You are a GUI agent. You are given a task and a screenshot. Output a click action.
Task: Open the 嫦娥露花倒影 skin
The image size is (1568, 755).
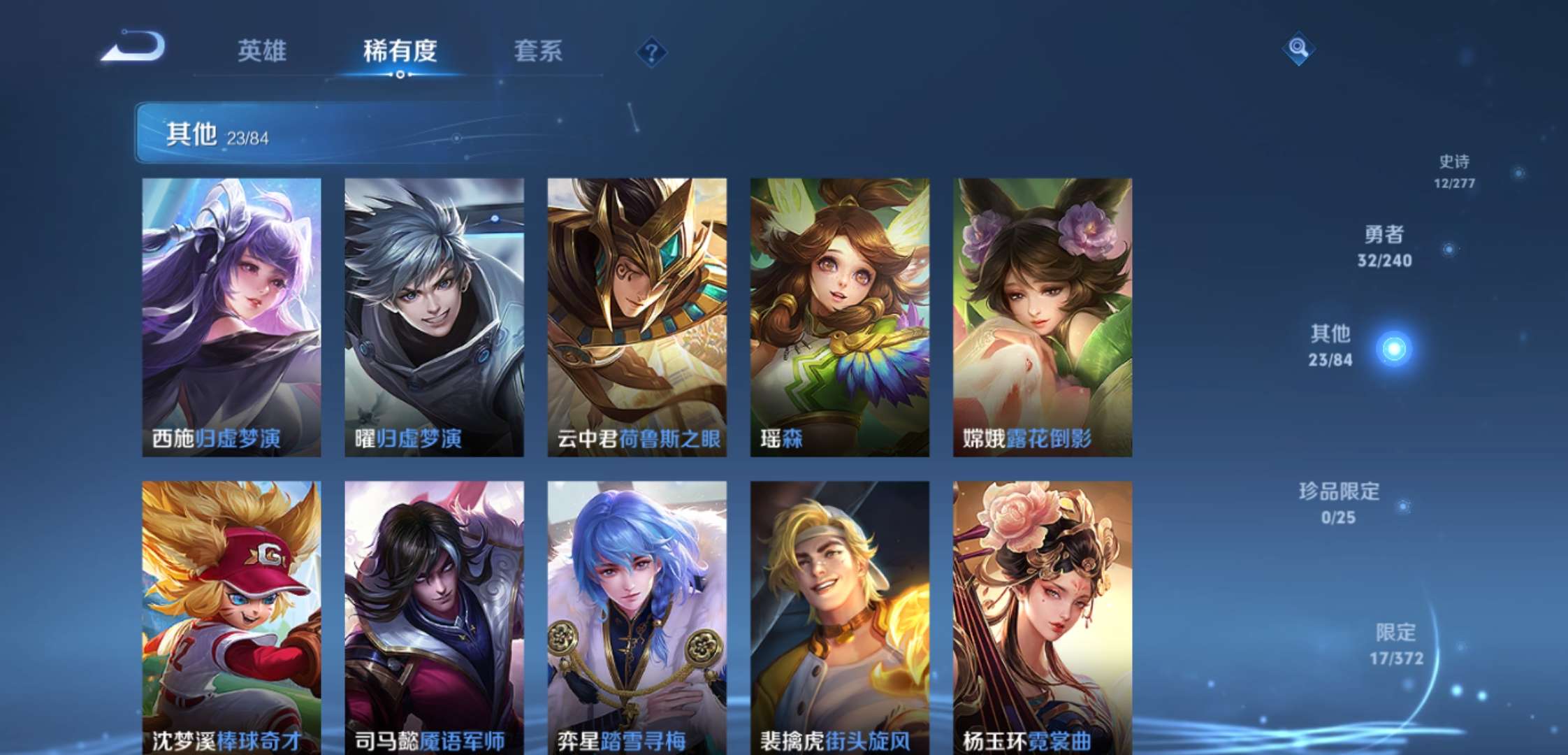1041,315
